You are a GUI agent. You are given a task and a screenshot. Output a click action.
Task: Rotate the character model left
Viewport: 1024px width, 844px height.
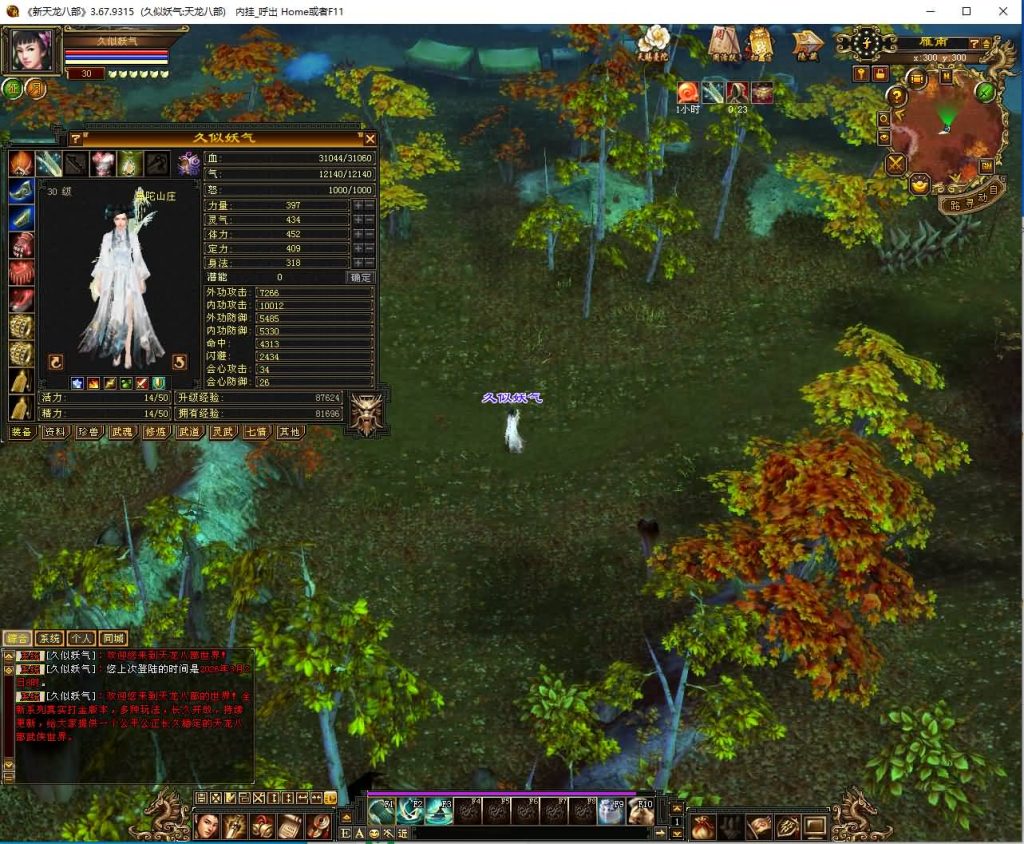tap(56, 362)
